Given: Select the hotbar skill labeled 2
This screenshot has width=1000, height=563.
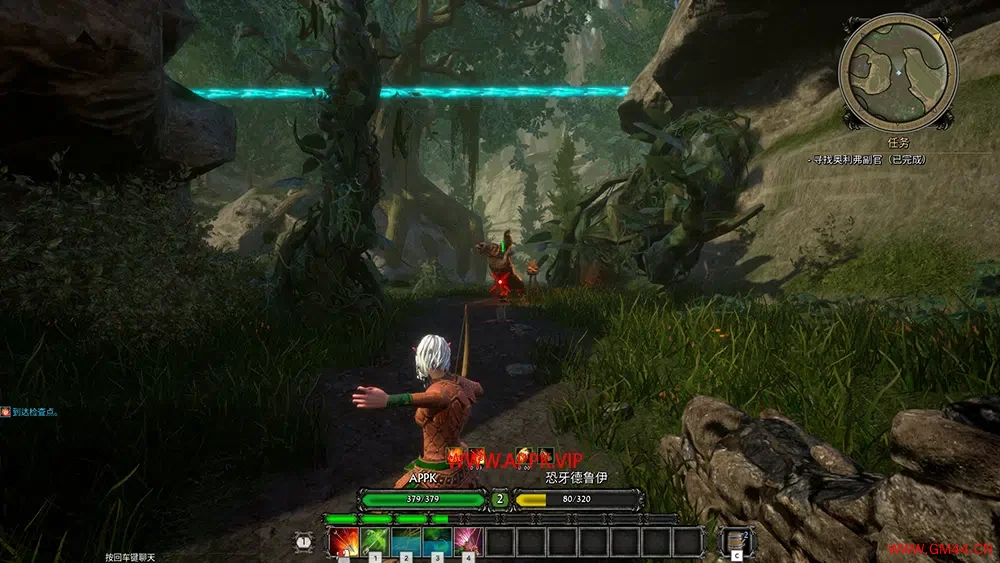Looking at the screenshot, I should (x=406, y=541).
